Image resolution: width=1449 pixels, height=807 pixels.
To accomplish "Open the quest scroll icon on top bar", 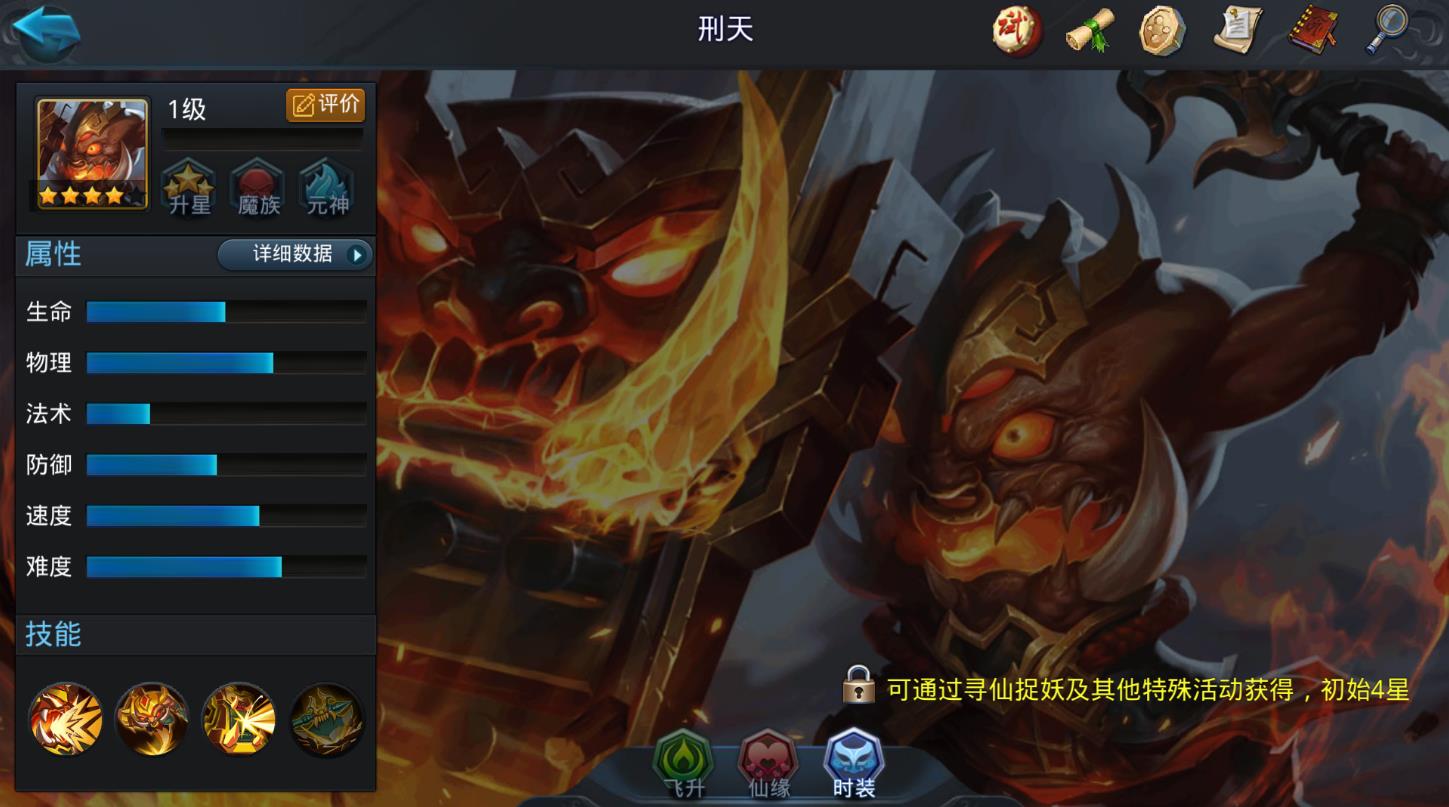I will point(1236,31).
